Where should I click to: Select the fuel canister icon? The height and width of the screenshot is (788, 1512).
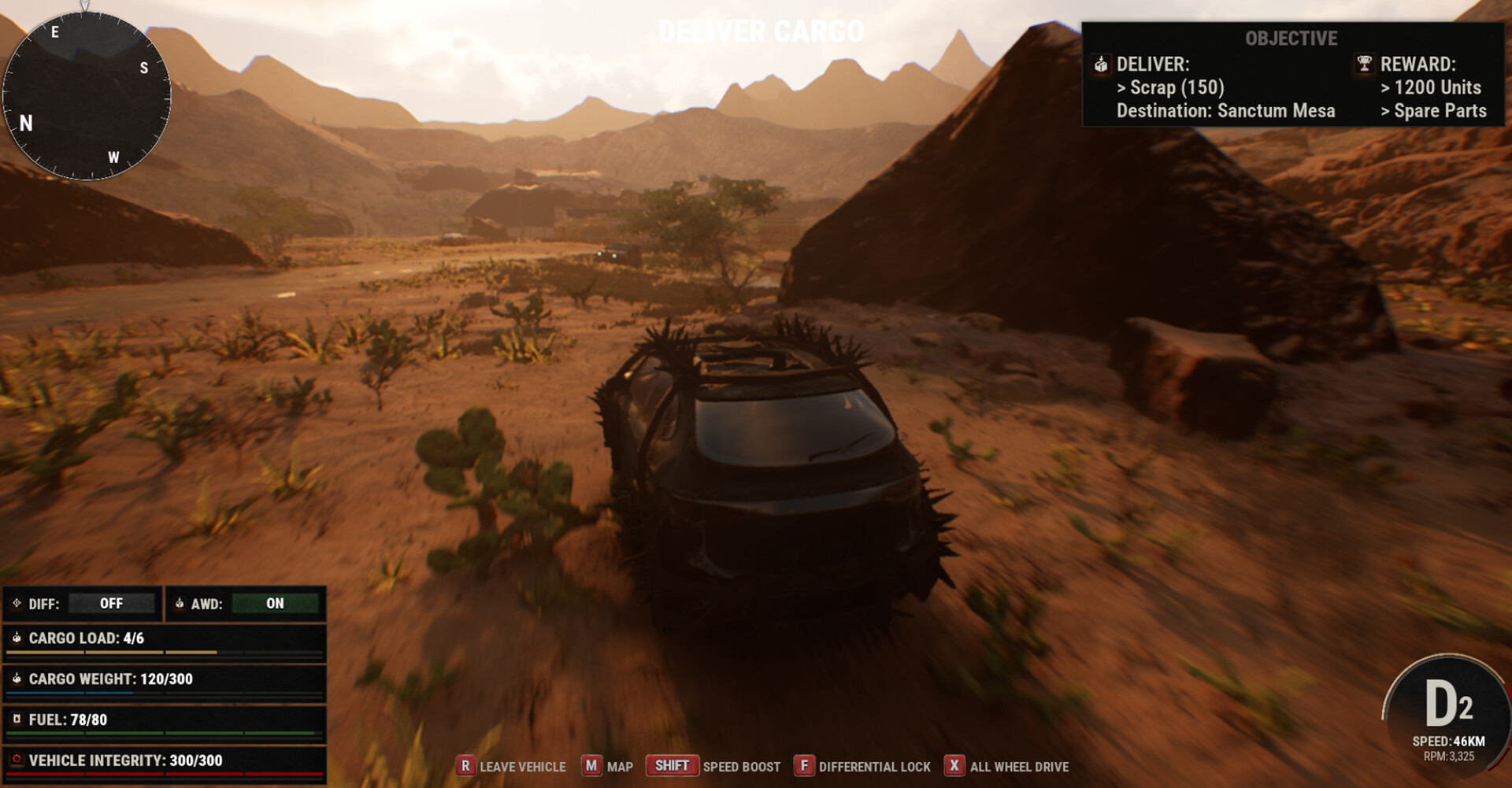coord(17,719)
